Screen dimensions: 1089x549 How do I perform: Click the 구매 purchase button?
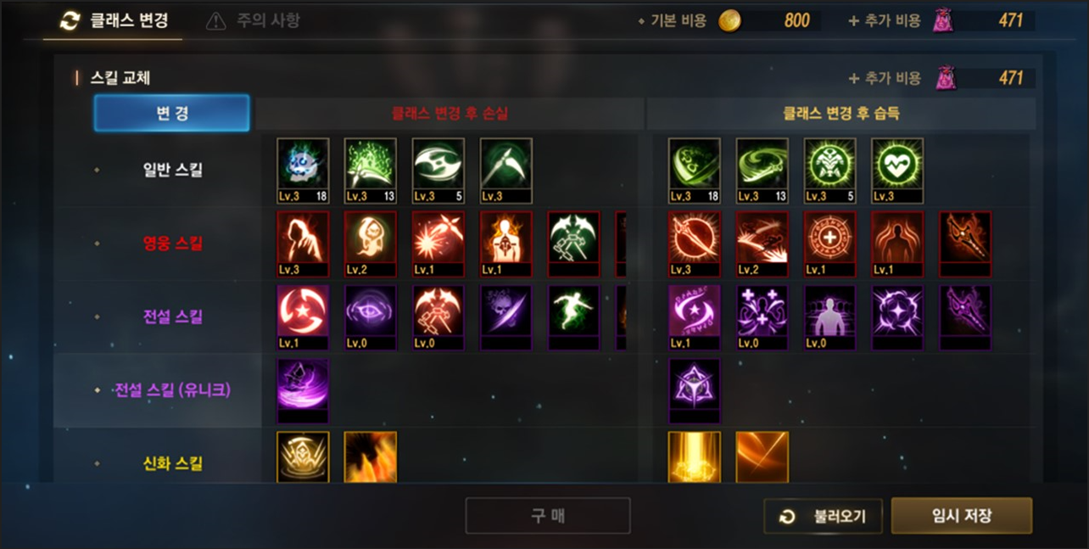click(x=547, y=516)
